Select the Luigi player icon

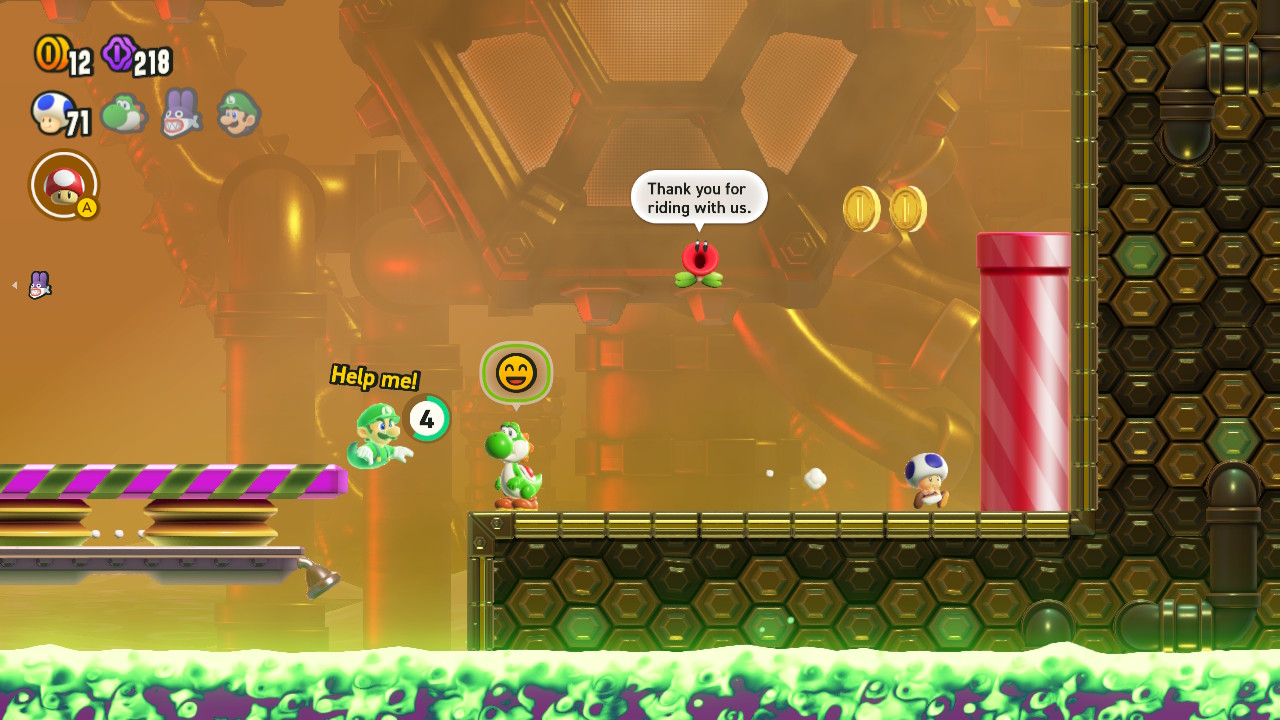point(238,113)
